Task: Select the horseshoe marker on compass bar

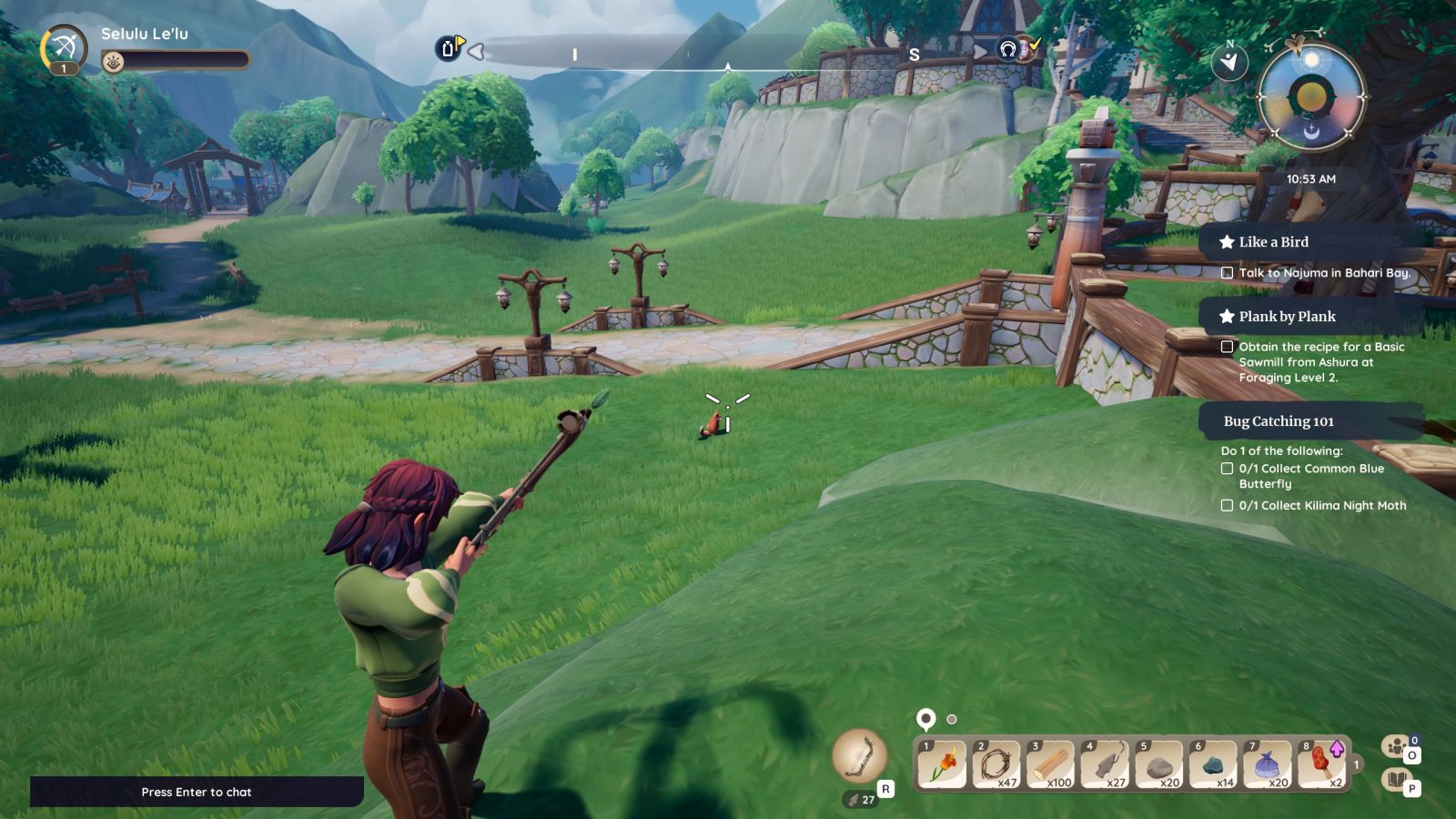Action: [x=1007, y=49]
